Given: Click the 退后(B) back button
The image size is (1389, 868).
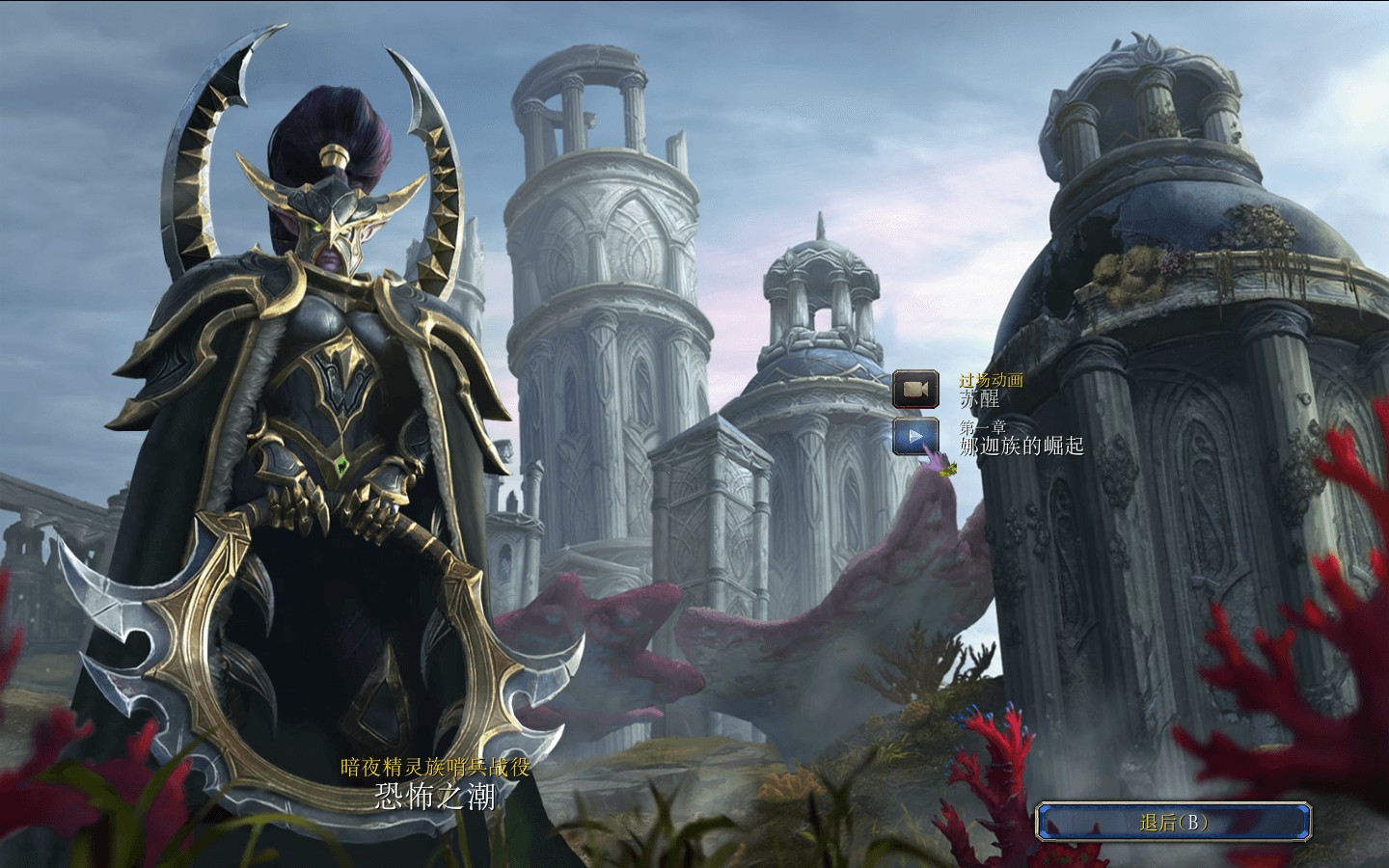Looking at the screenshot, I should 1174,822.
